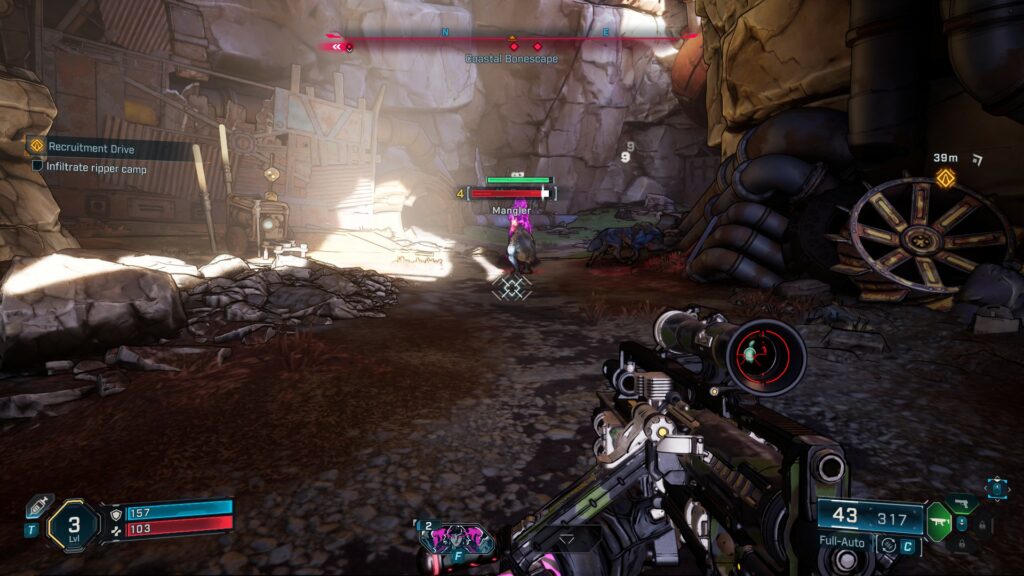The width and height of the screenshot is (1024, 576).
Task: Switch to the pistol weapon slot
Action: tap(961, 502)
